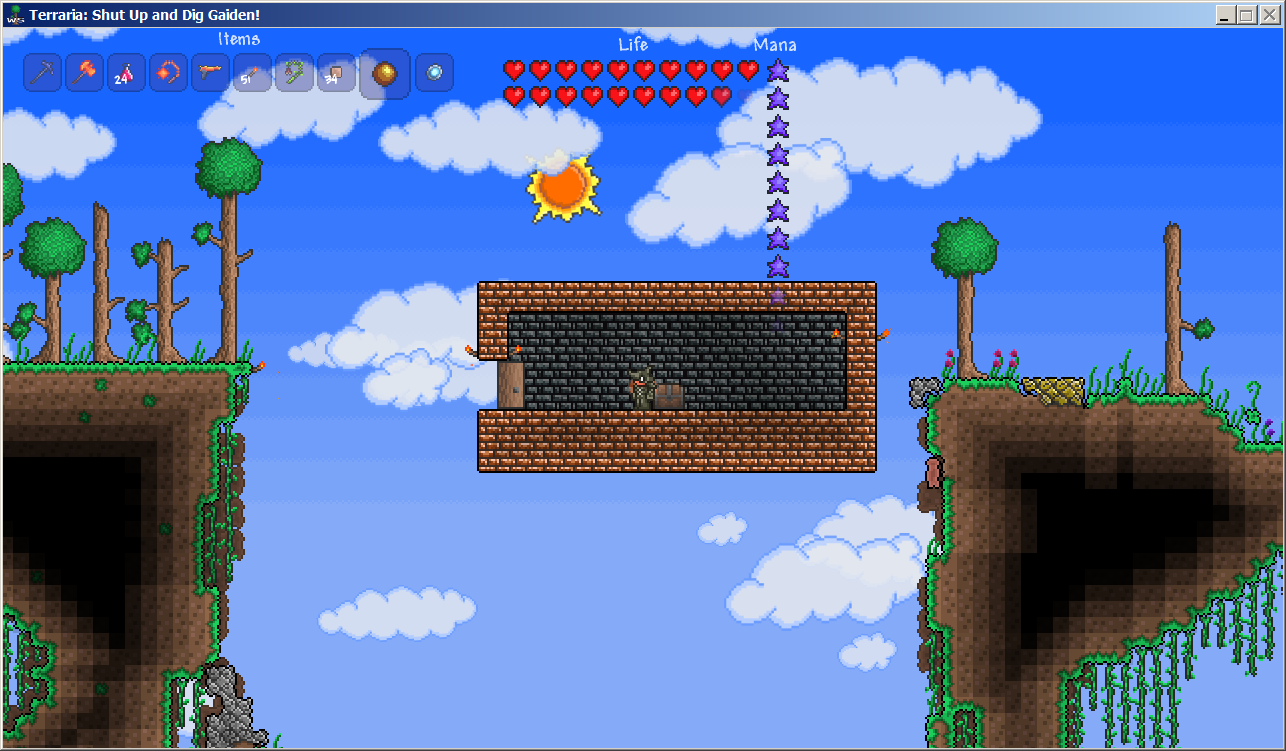Screen dimensions: 1286x751
Task: Select the green ivy whip hook
Action: pyautogui.click(x=294, y=73)
